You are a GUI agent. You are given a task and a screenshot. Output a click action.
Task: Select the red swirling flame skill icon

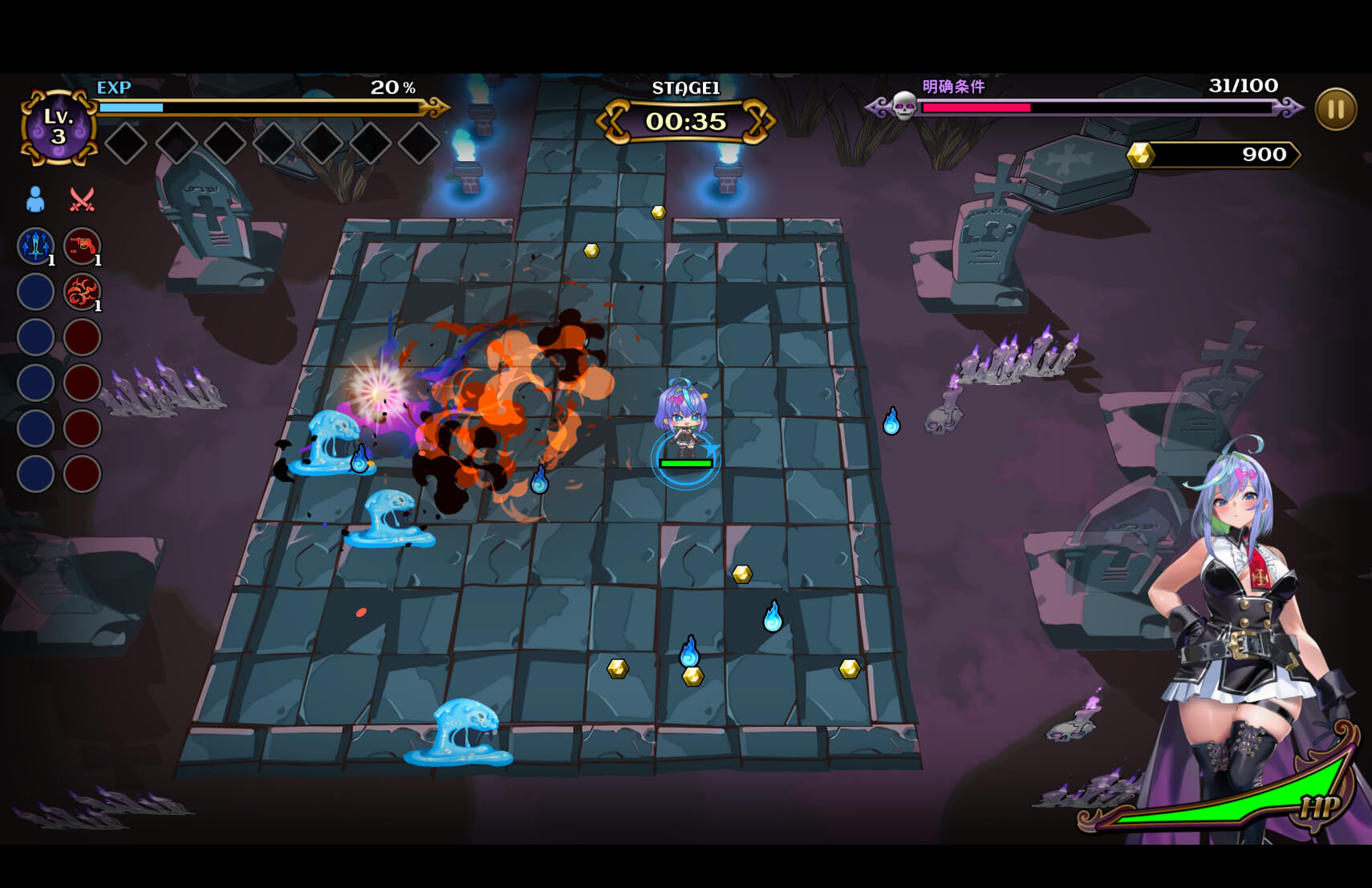pos(82,291)
